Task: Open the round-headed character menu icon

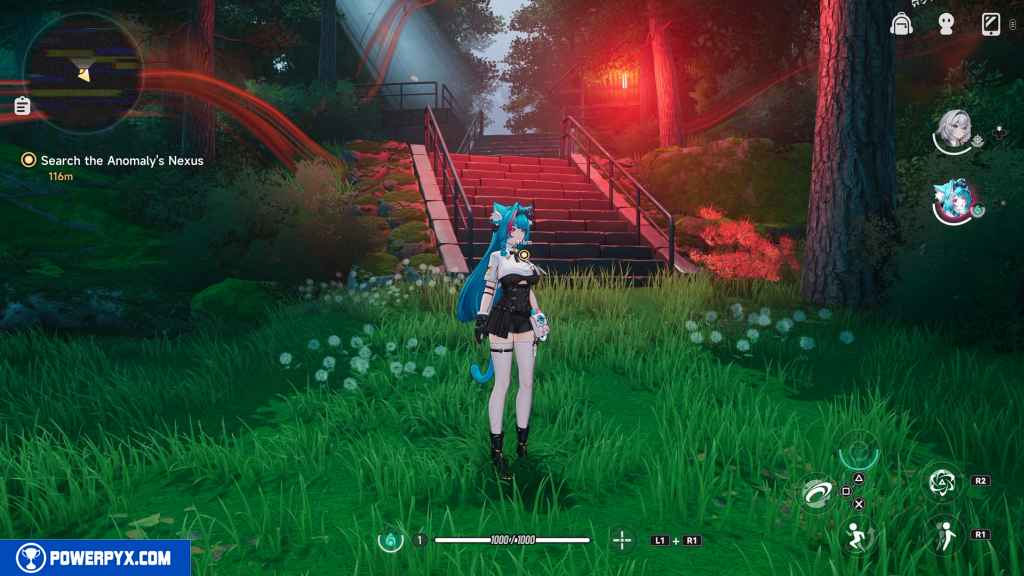Action: point(945,25)
